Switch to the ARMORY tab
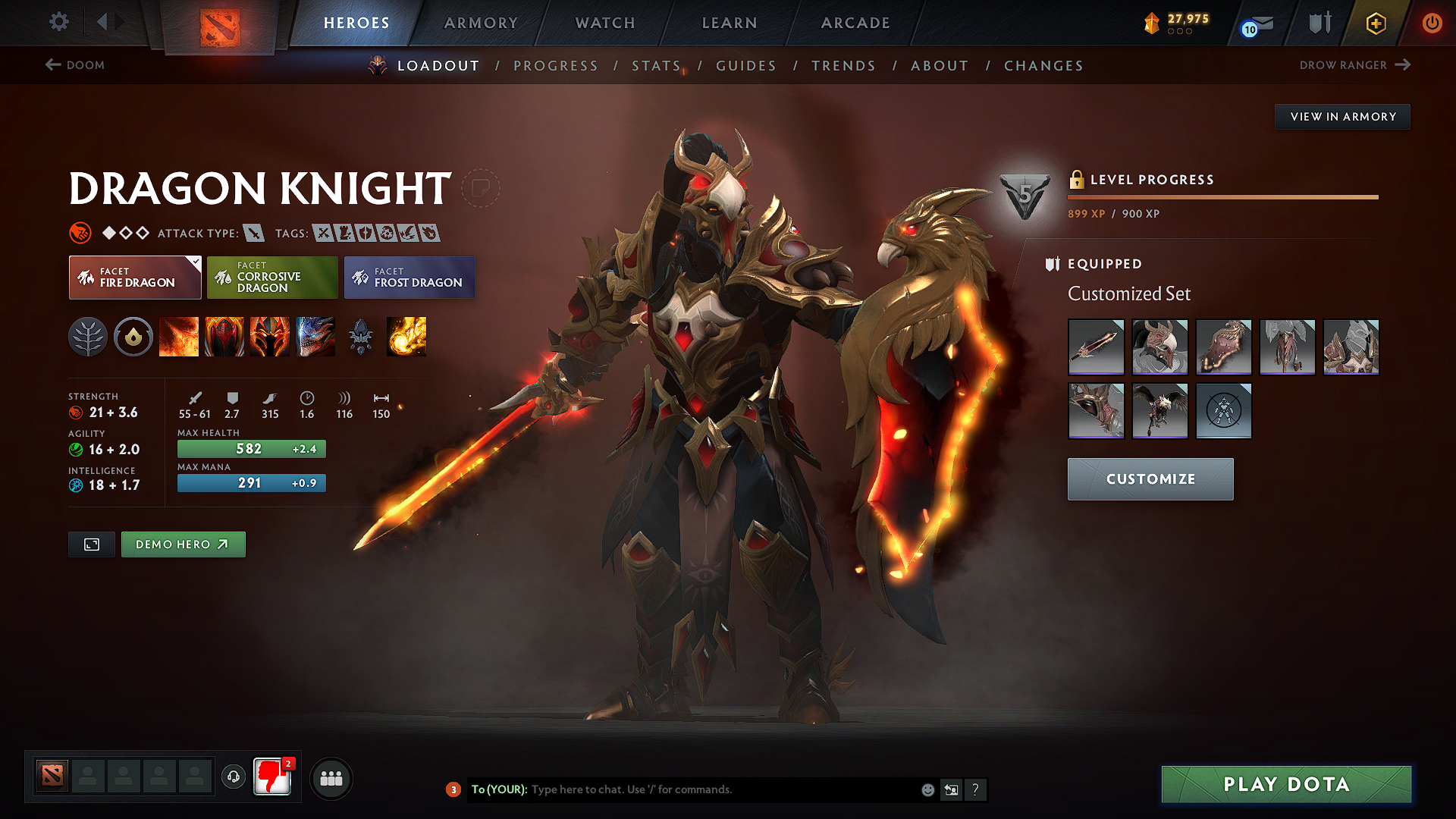This screenshot has height=819, width=1456. (x=481, y=23)
